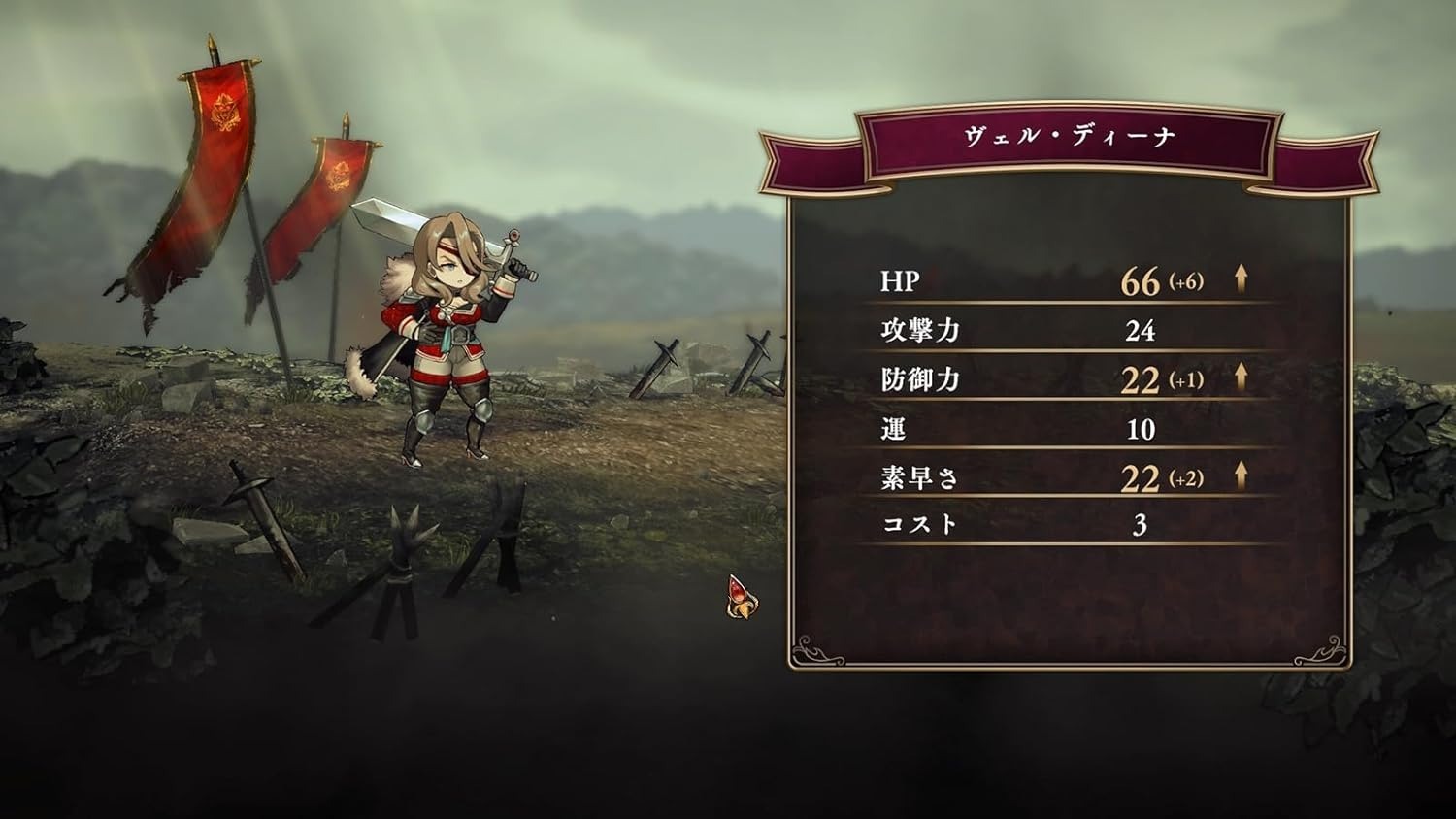Image resolution: width=1456 pixels, height=819 pixels.
Task: Click the cost value 3
Action: tap(1141, 525)
